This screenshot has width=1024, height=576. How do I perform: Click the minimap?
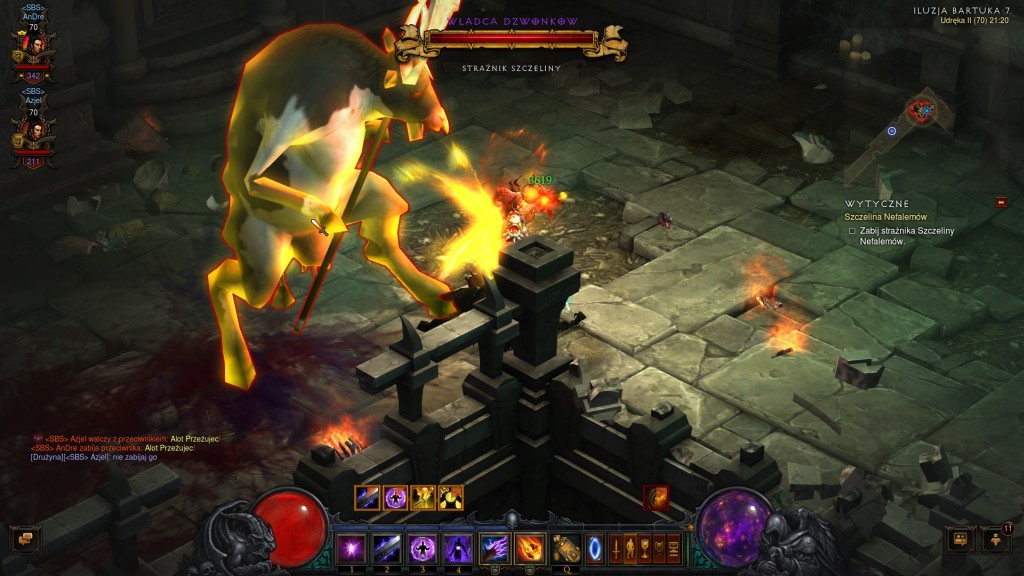pos(922,112)
